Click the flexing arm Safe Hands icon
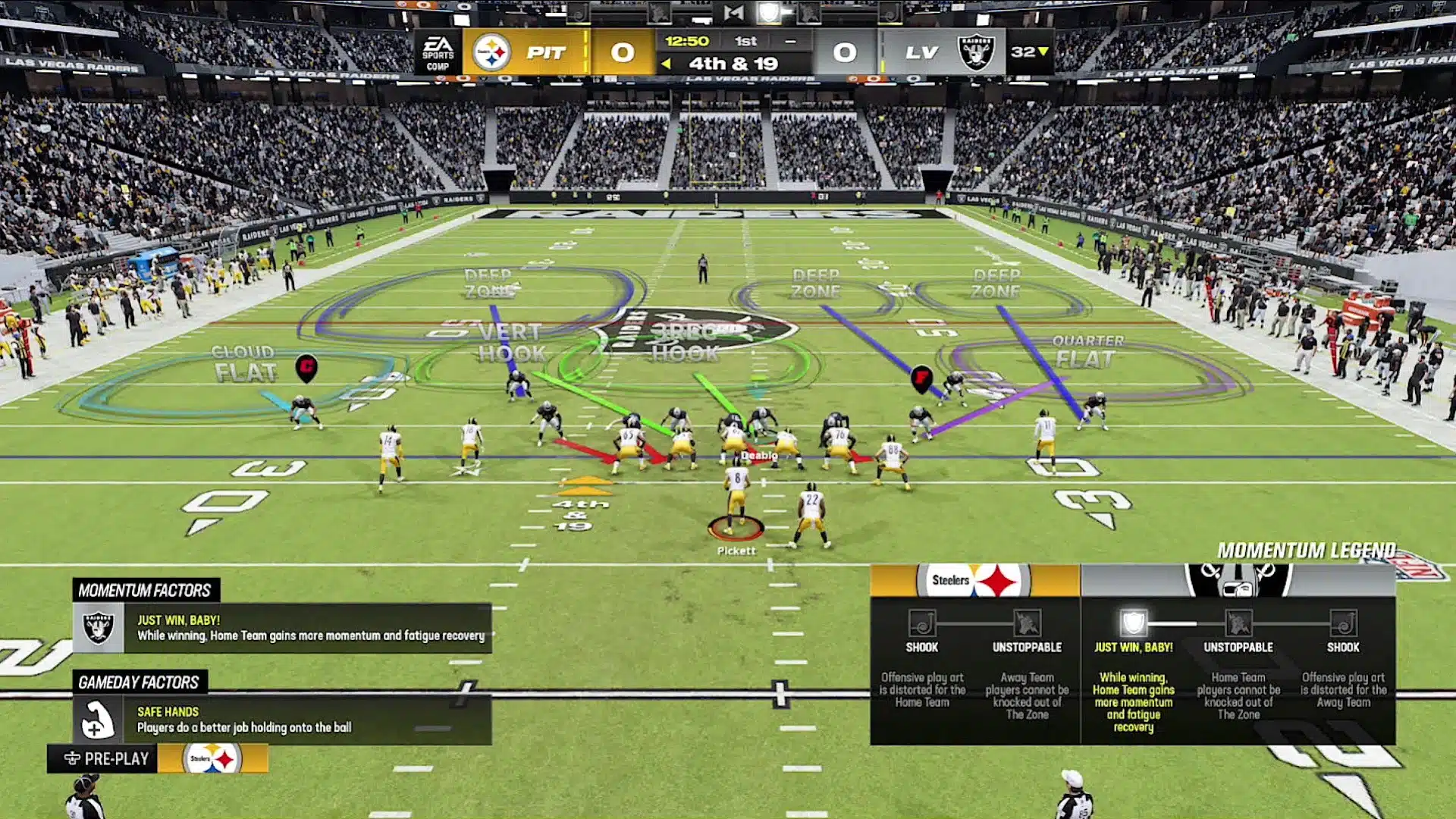 pyautogui.click(x=98, y=720)
